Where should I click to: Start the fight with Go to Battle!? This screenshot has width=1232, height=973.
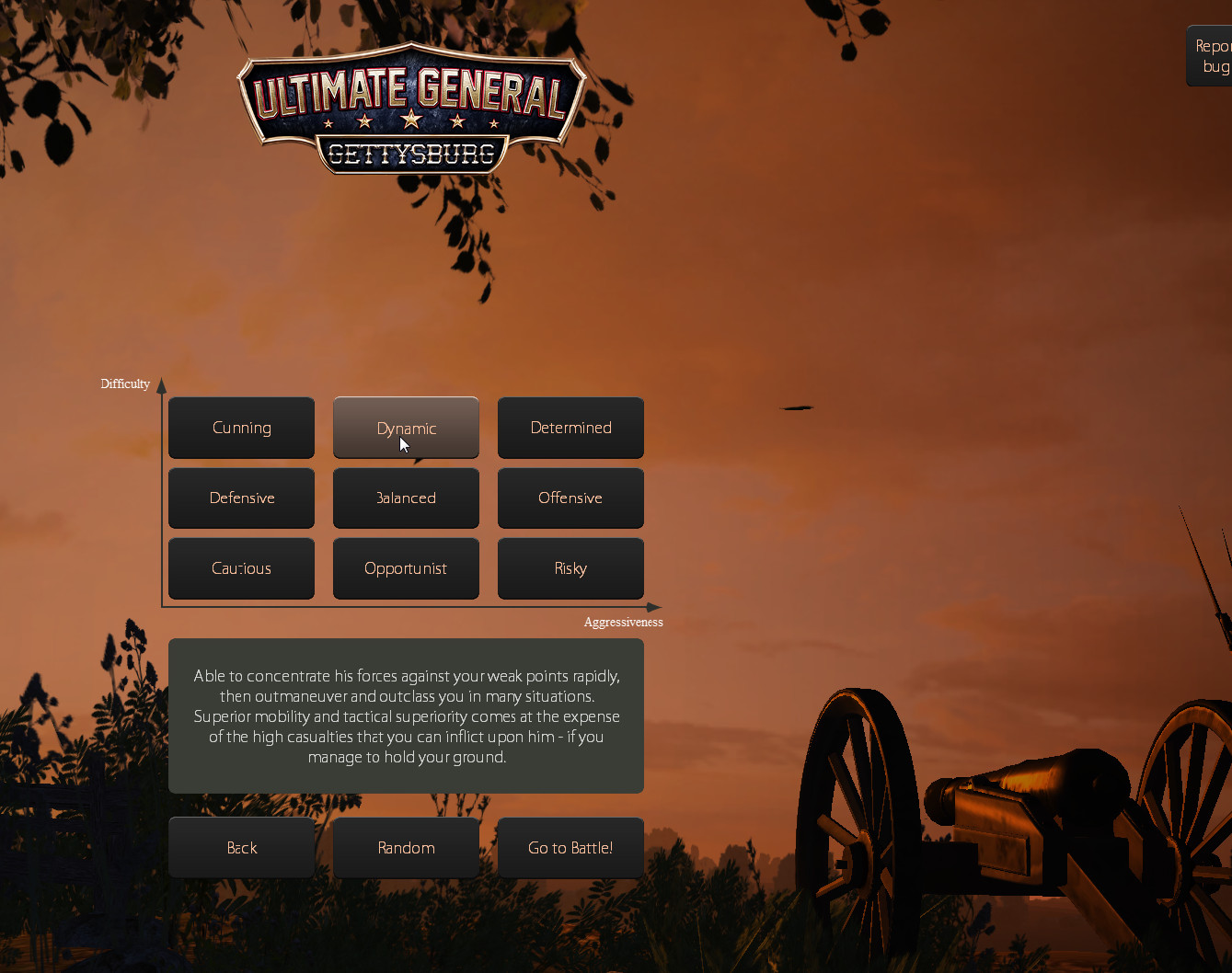pos(570,848)
